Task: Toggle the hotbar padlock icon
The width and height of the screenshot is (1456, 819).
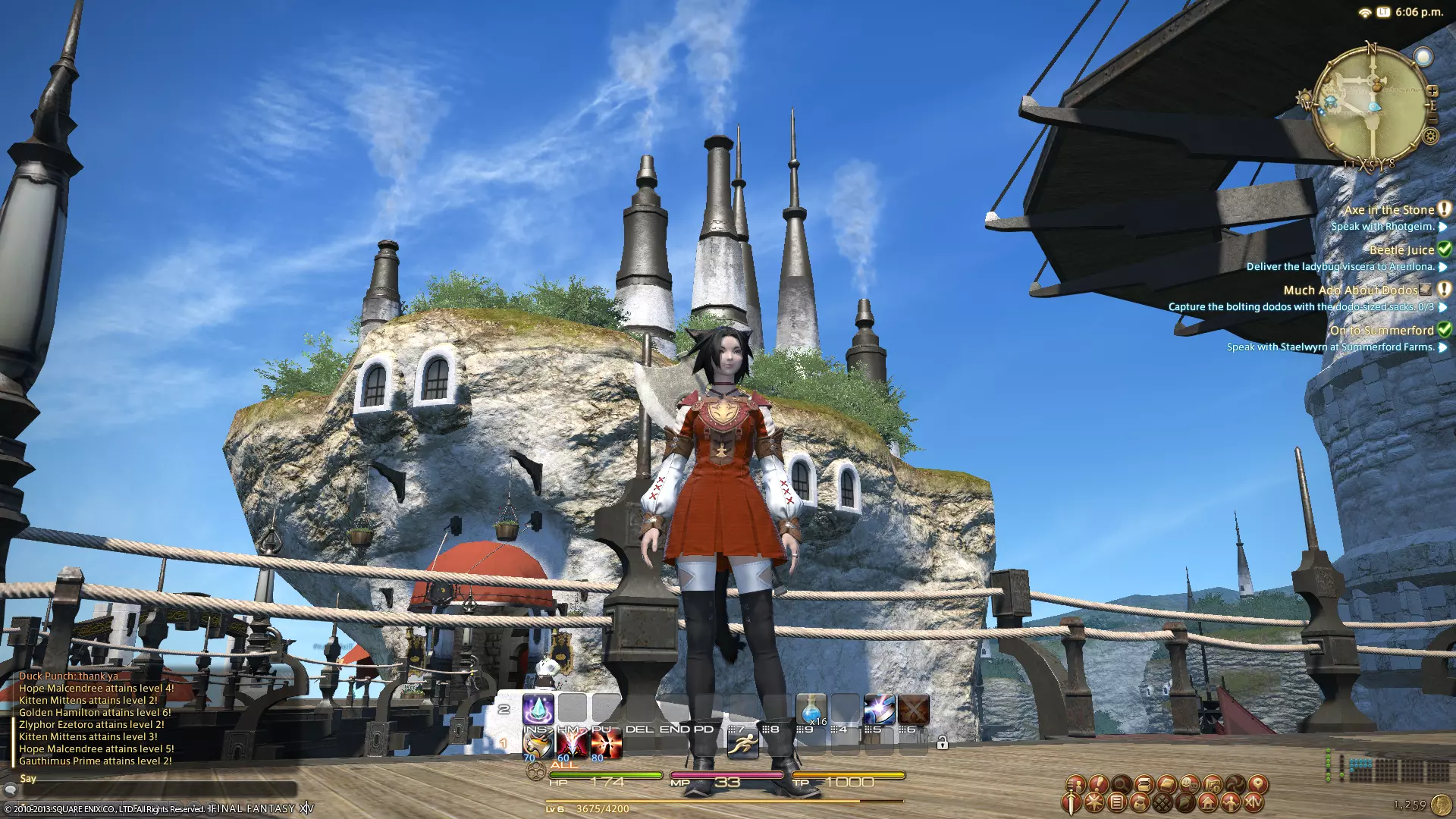Action: (x=942, y=743)
